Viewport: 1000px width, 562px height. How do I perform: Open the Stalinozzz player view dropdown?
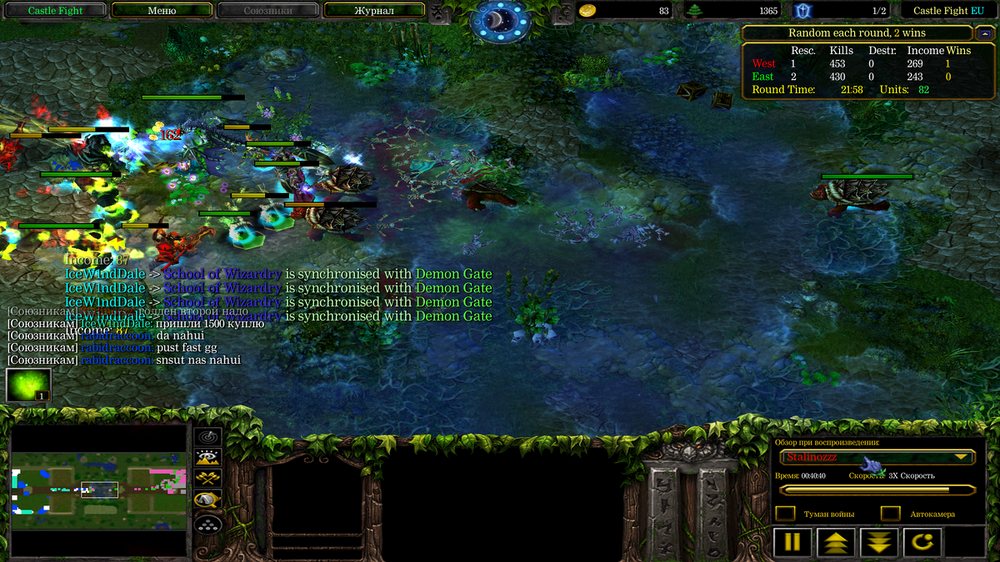click(x=878, y=457)
